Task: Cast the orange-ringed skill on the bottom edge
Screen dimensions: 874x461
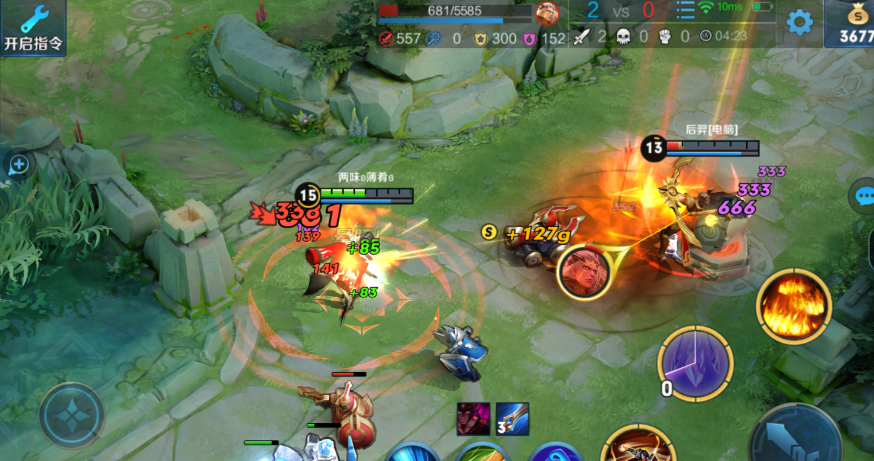Action: point(638,446)
